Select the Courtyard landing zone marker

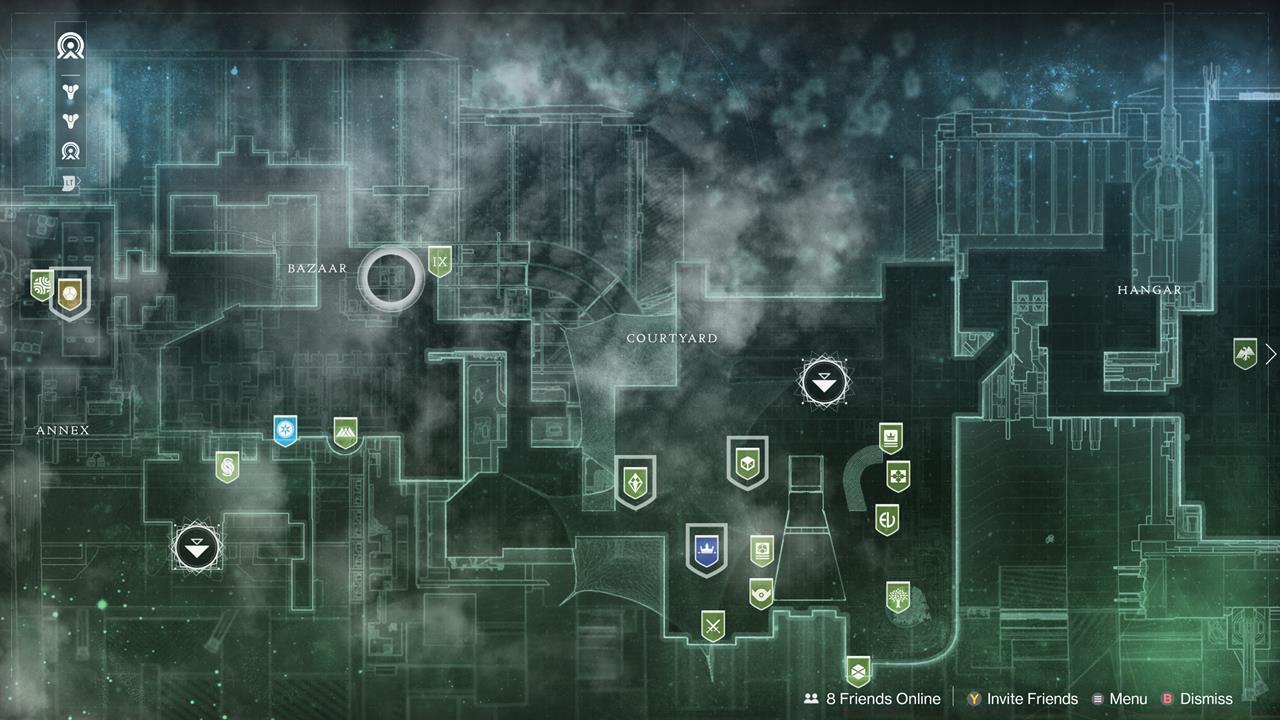pyautogui.click(x=822, y=381)
